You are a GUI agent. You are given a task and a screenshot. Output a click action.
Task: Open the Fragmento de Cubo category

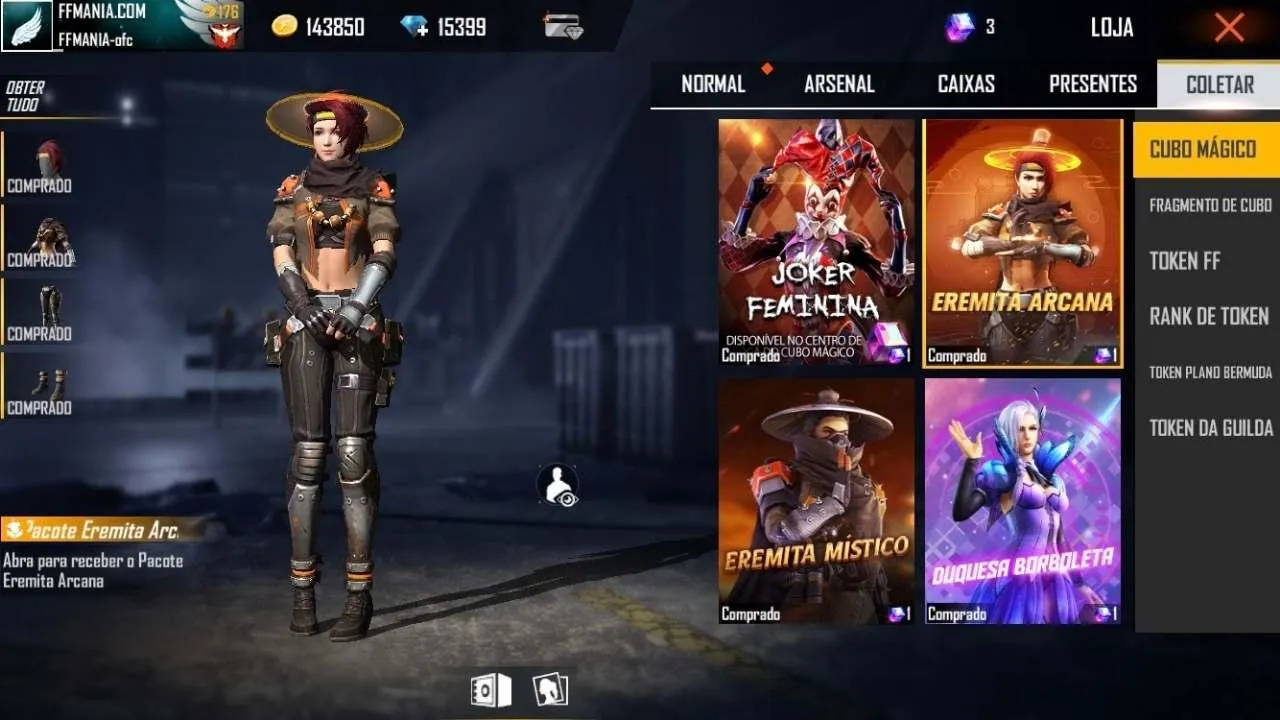[1210, 205]
